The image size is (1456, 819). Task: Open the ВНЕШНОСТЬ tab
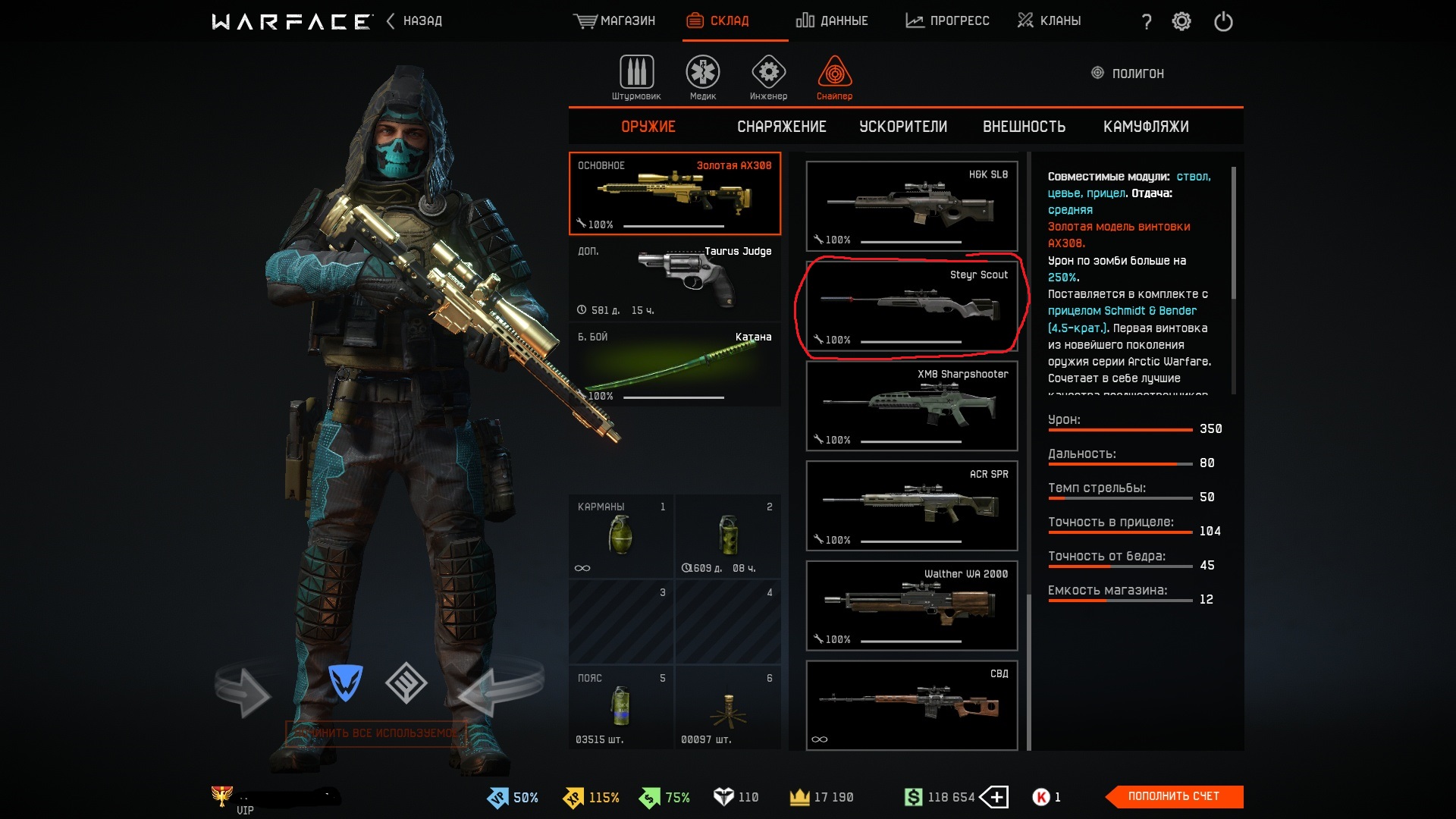[x=1024, y=127]
